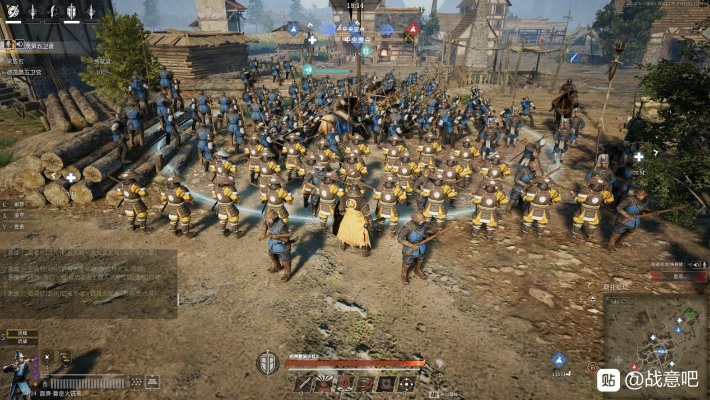This screenshot has height=400, width=710.
Task: Select the shield unit icon in top bar
Action: (x=71, y=12)
